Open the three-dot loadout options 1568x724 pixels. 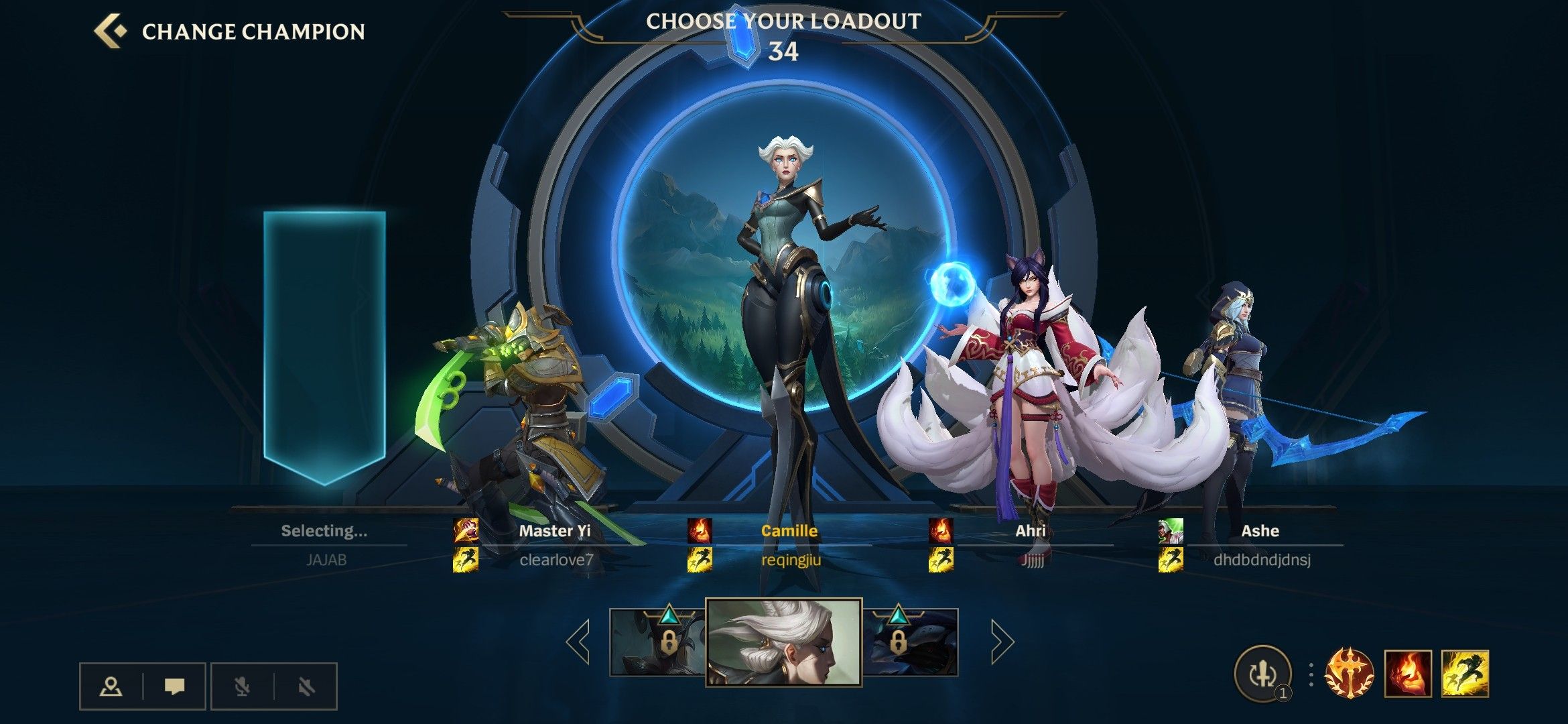point(1311,674)
